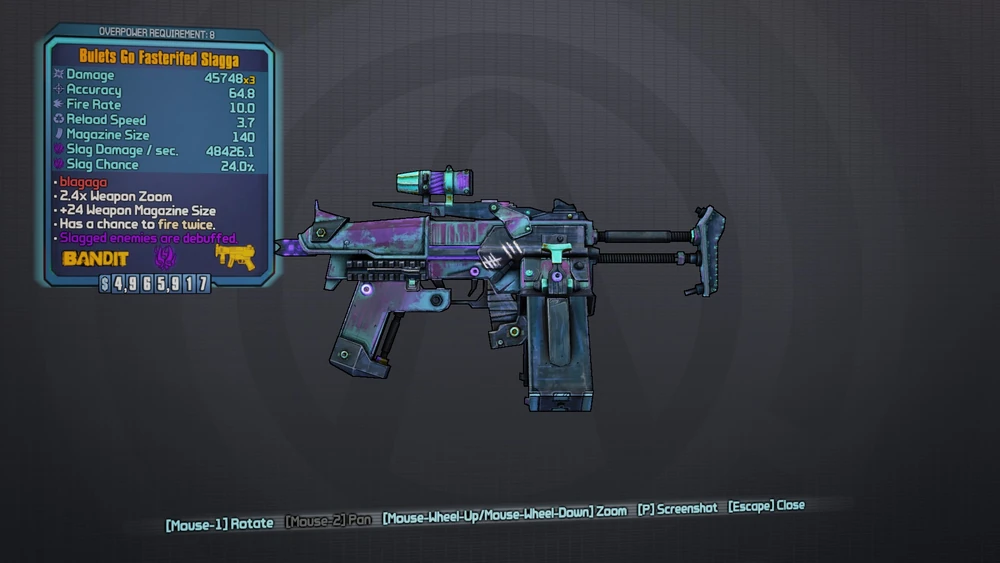
Task: Take a screenshot of the weapon
Action: click(x=677, y=509)
